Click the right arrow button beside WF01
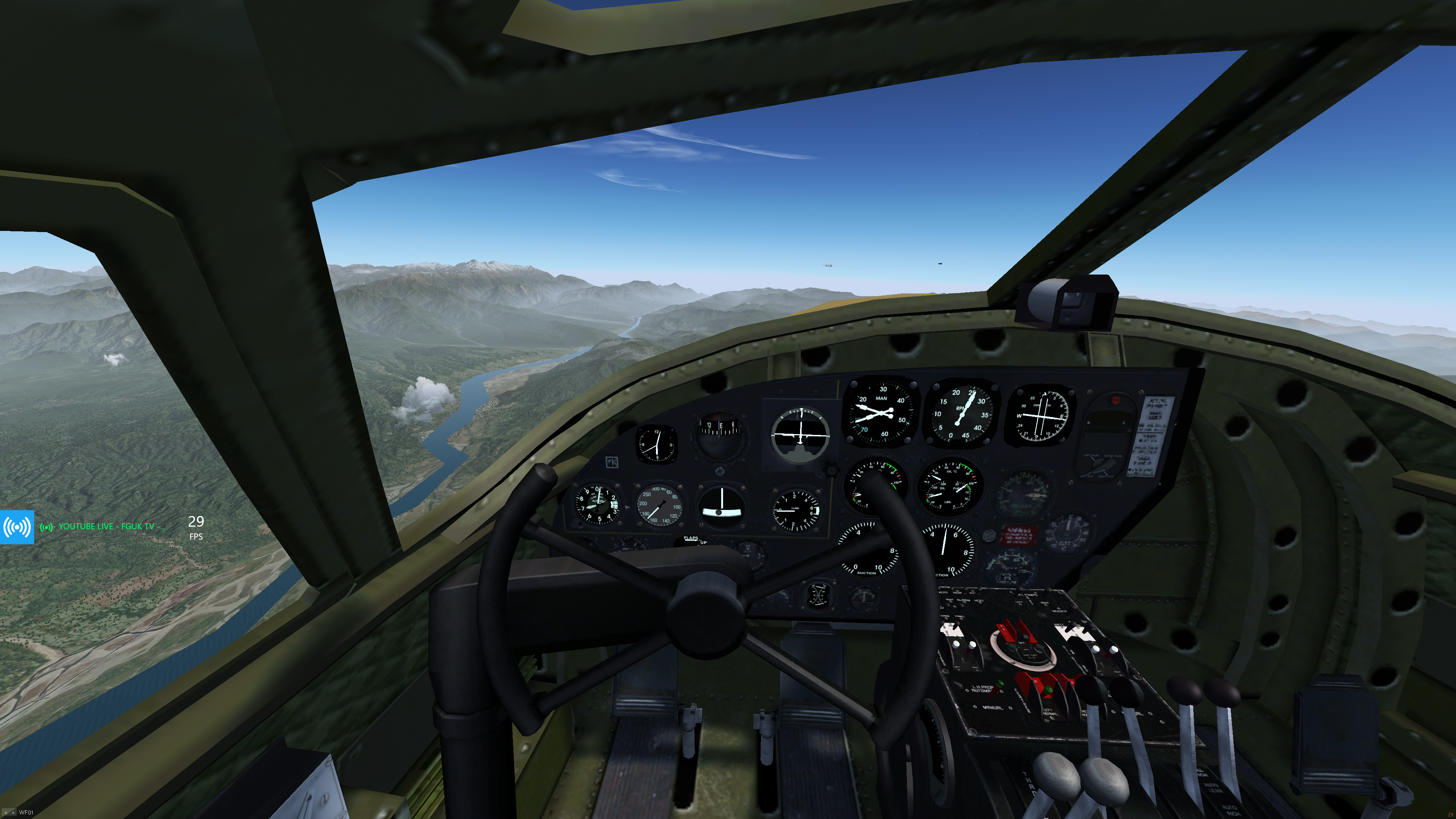 [13, 813]
